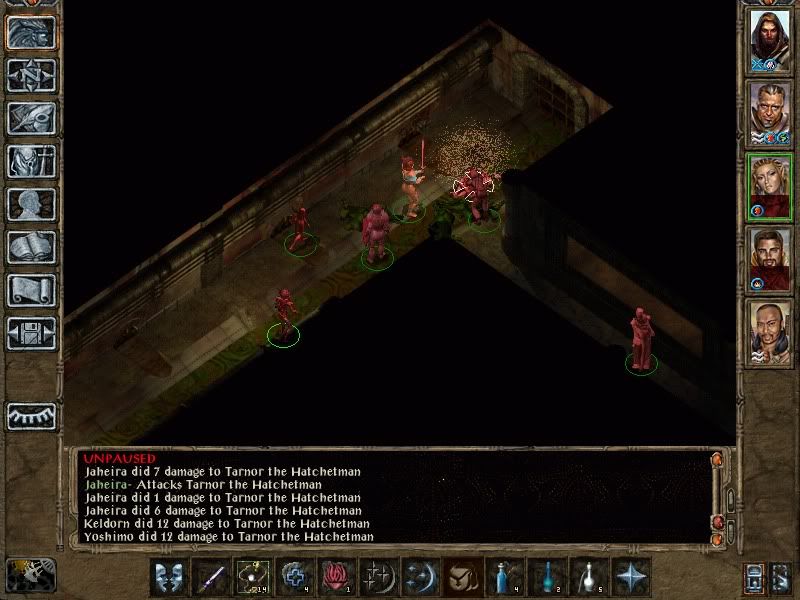Open the inventory screen

[31, 161]
